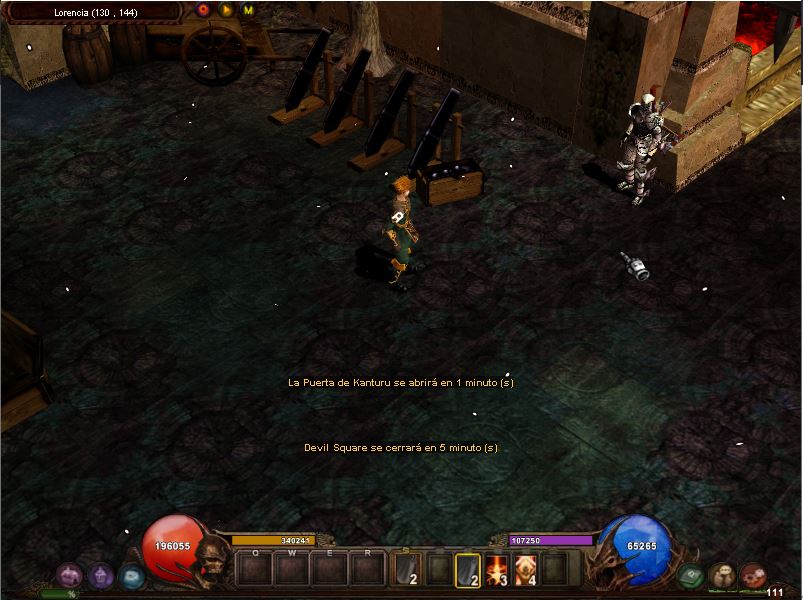Click the blue round icon beside the red orb
Image resolution: width=803 pixels, height=600 pixels.
[x=131, y=575]
